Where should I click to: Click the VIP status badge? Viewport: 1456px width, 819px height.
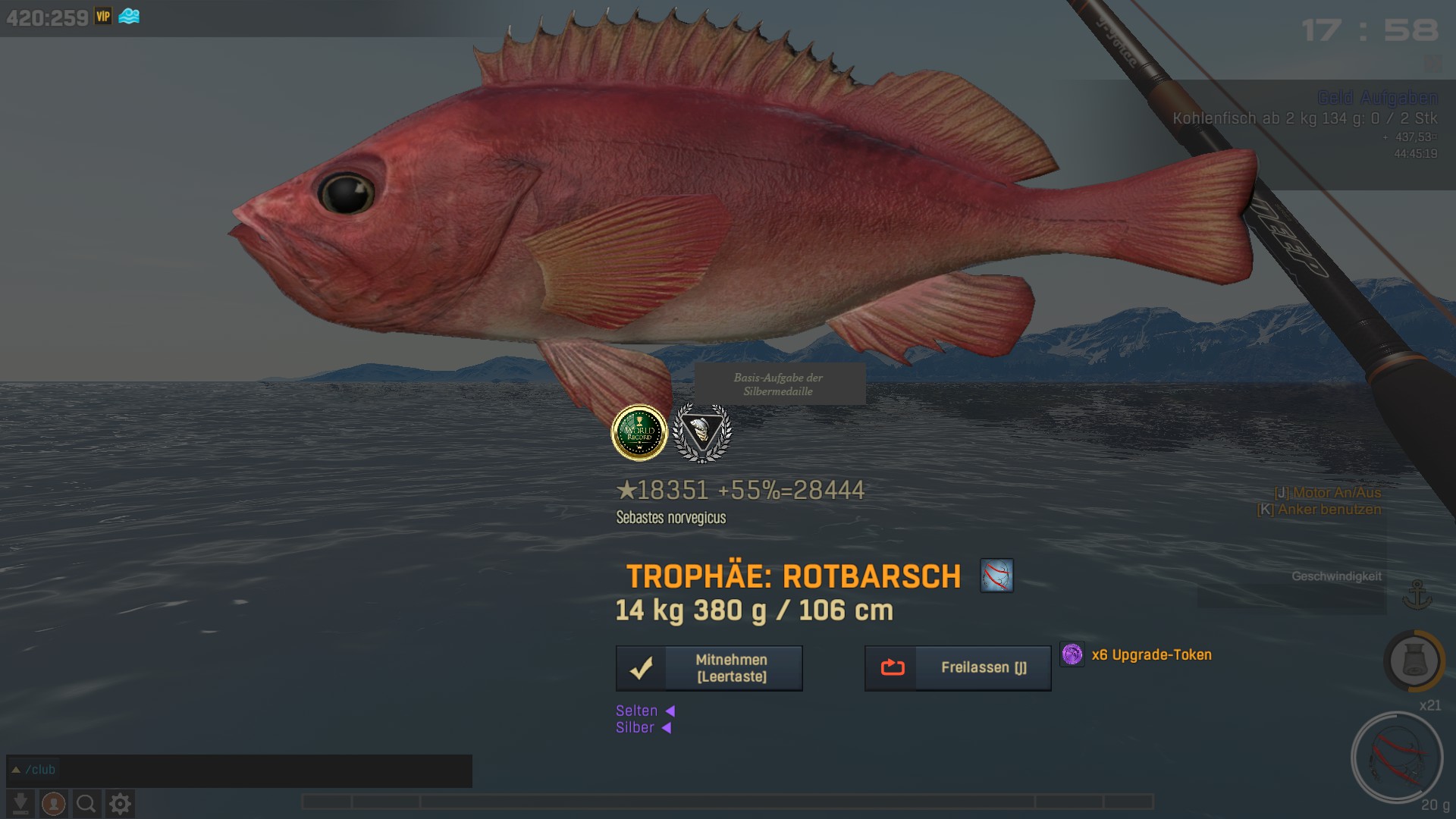tap(103, 16)
